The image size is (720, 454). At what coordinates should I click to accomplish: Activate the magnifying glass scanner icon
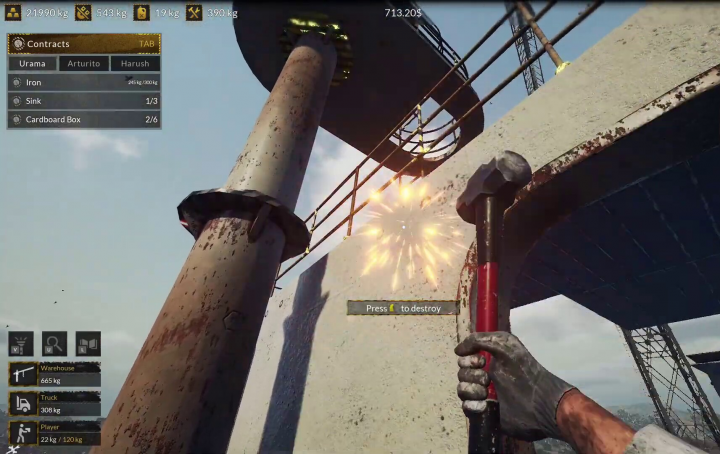(54, 344)
